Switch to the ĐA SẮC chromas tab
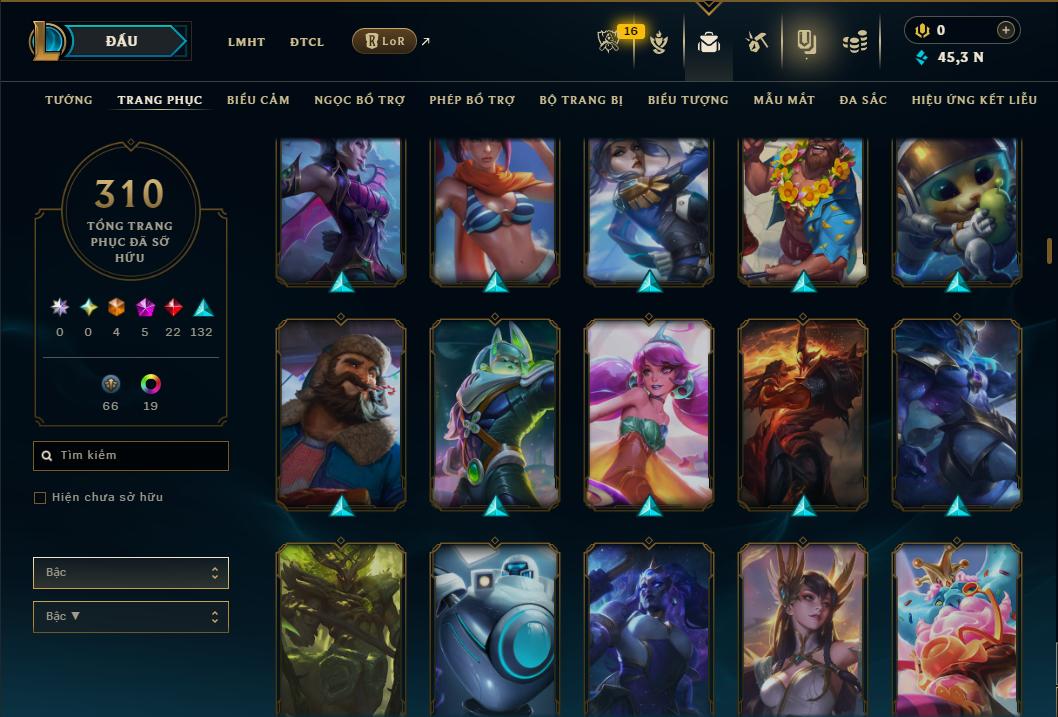 (863, 100)
